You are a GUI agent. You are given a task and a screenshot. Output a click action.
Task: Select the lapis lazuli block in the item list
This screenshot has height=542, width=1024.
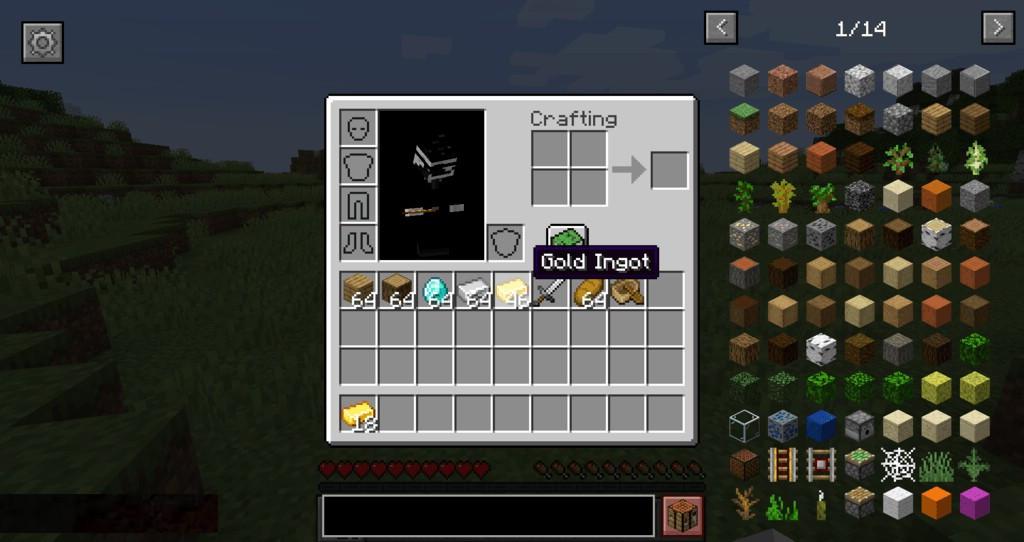[x=820, y=427]
